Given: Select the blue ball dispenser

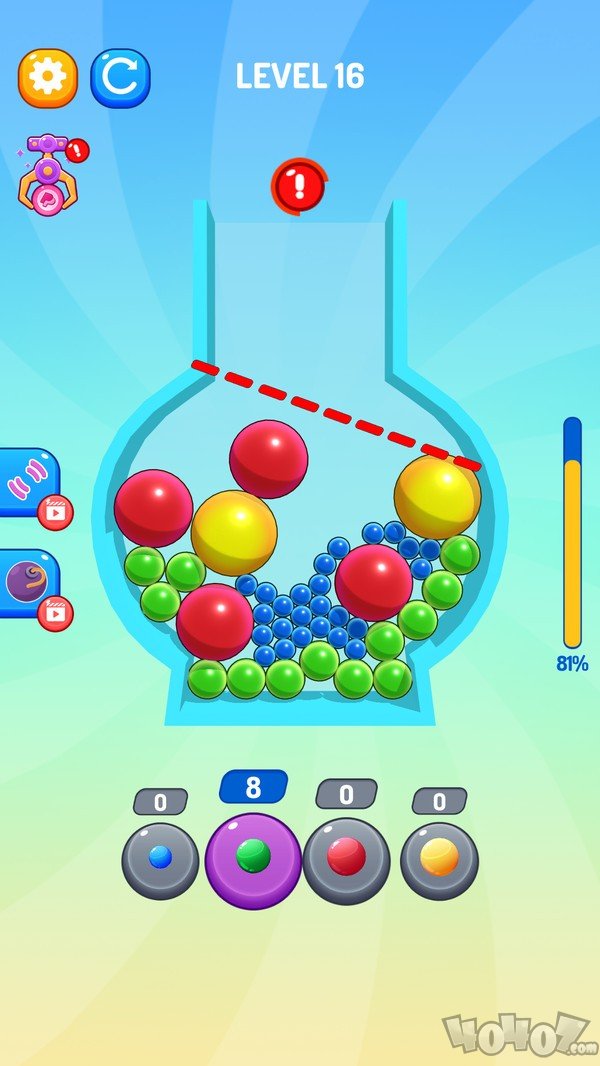Looking at the screenshot, I should (x=160, y=859).
